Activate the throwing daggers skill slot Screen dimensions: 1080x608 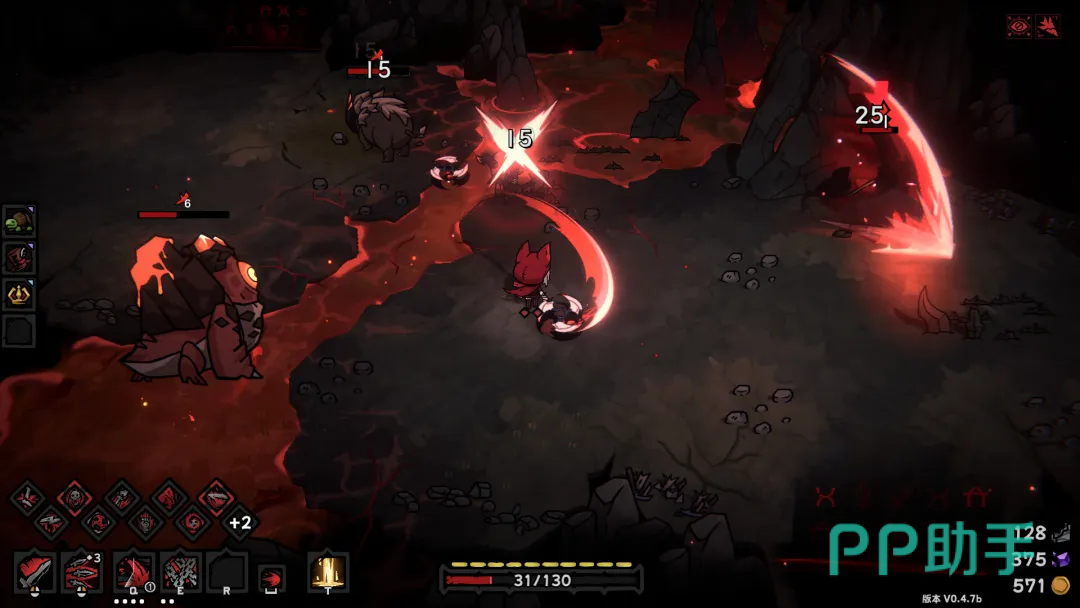pyautogui.click(x=82, y=572)
